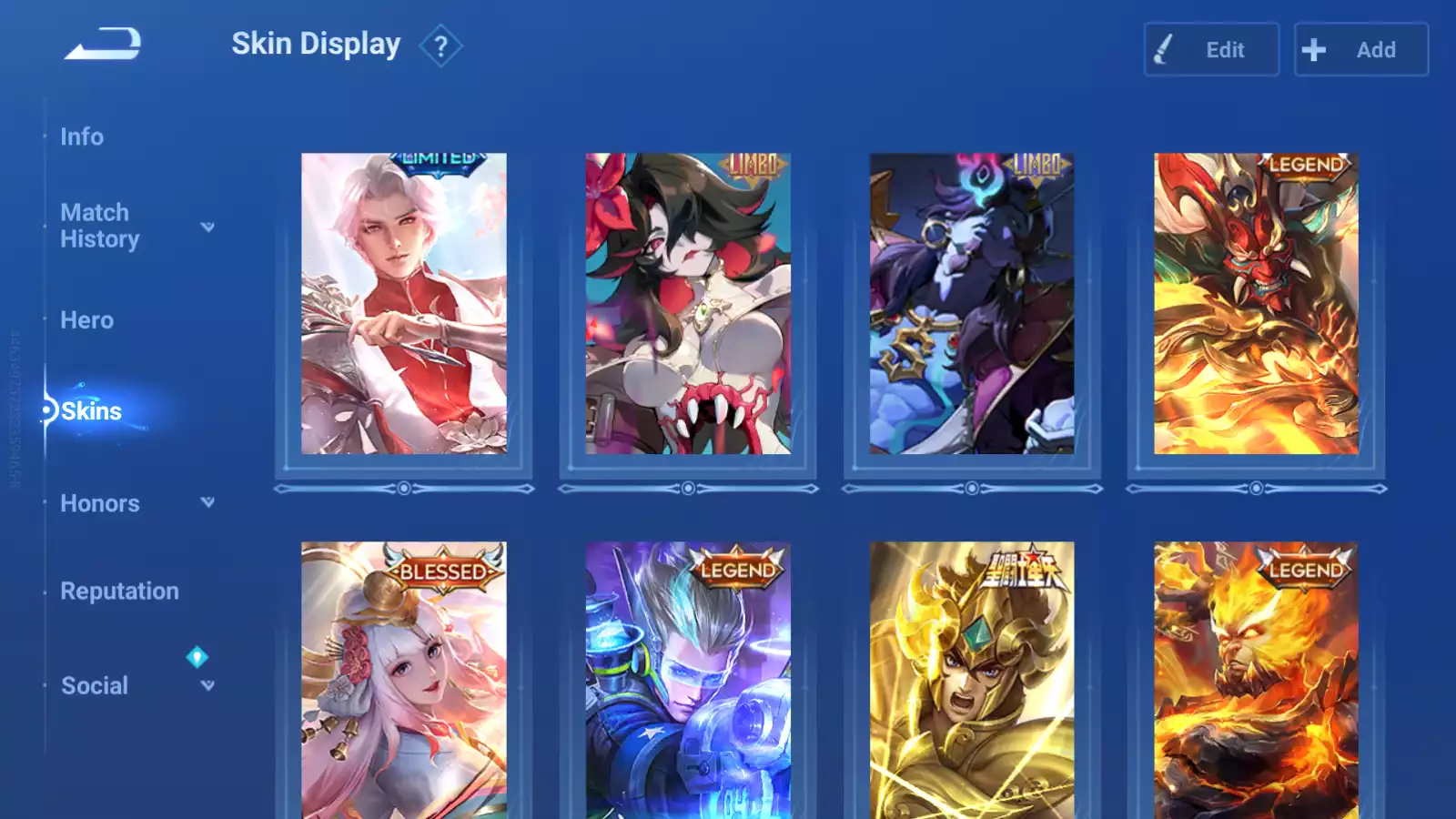Go back using the top-left arrow
The width and height of the screenshot is (1456, 819).
(x=103, y=45)
